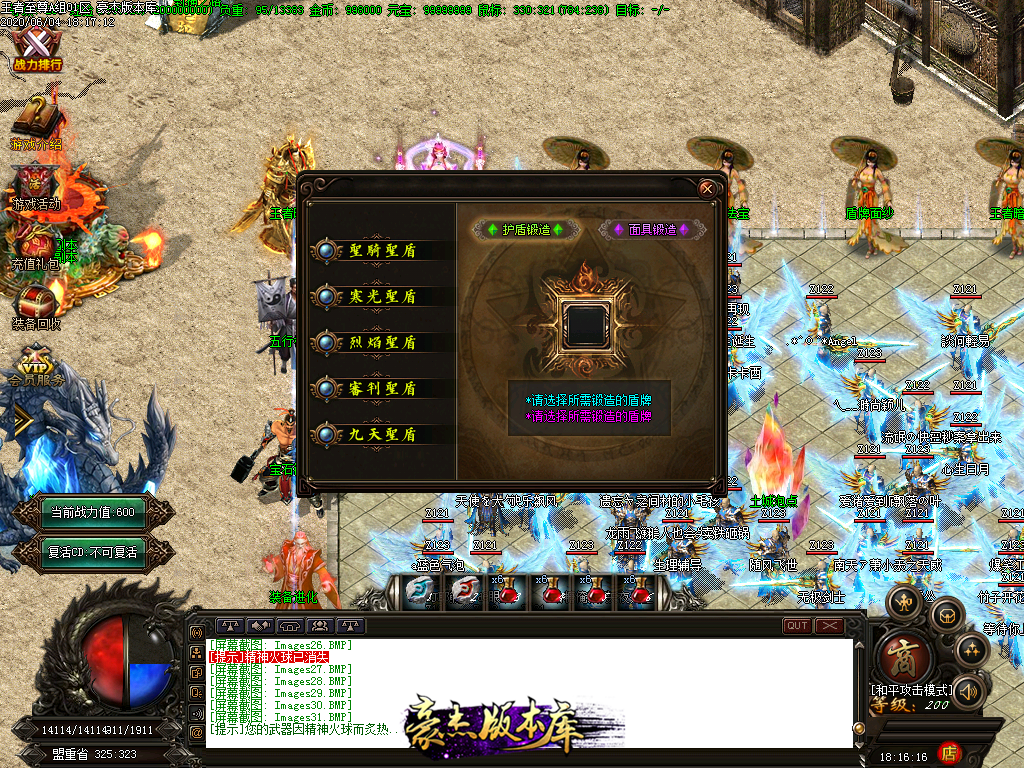
Task: Open the 游戏介绍 game guide book
Action: click(36, 123)
